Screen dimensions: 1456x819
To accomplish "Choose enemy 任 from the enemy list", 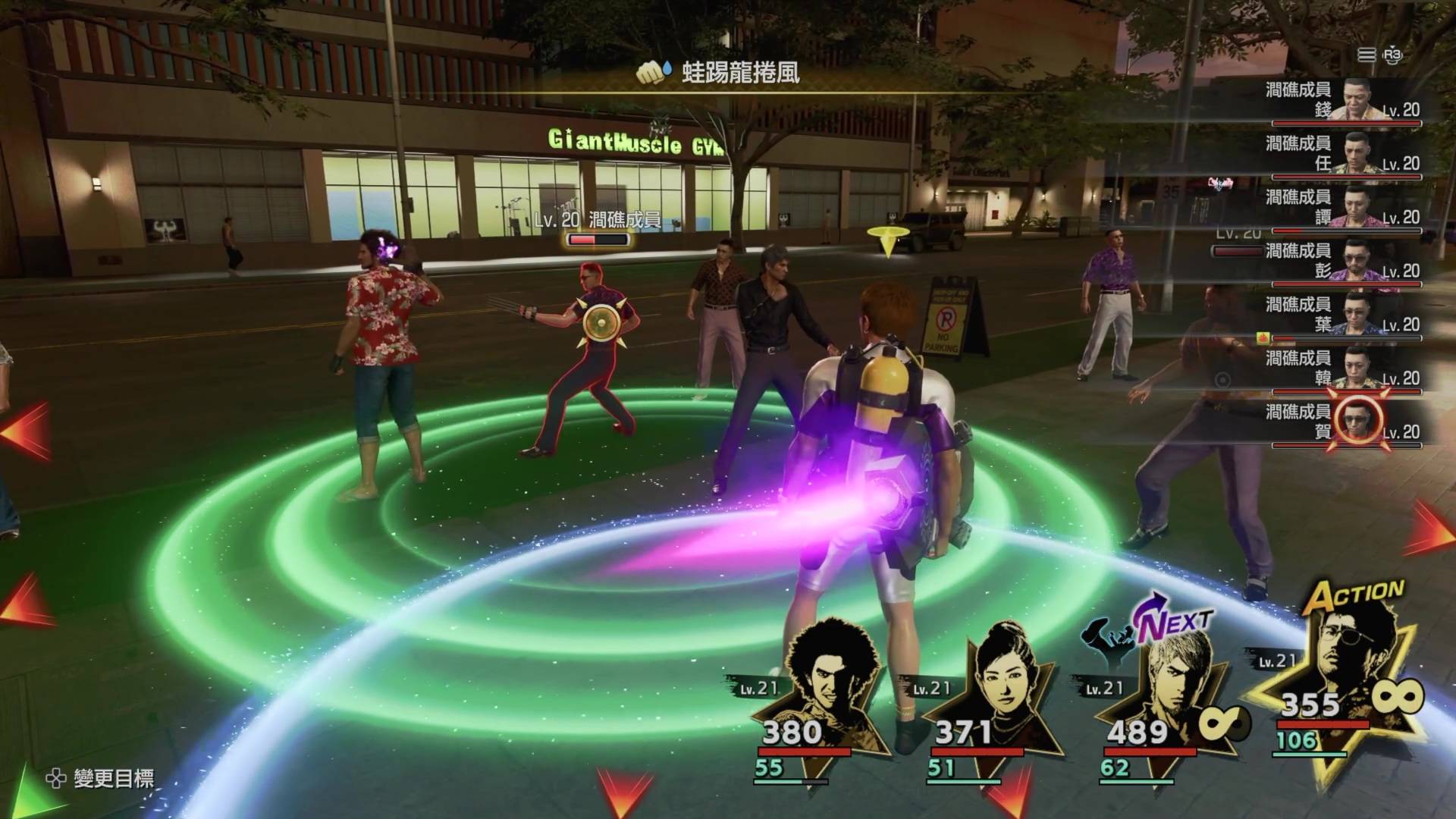I will [x=1342, y=154].
